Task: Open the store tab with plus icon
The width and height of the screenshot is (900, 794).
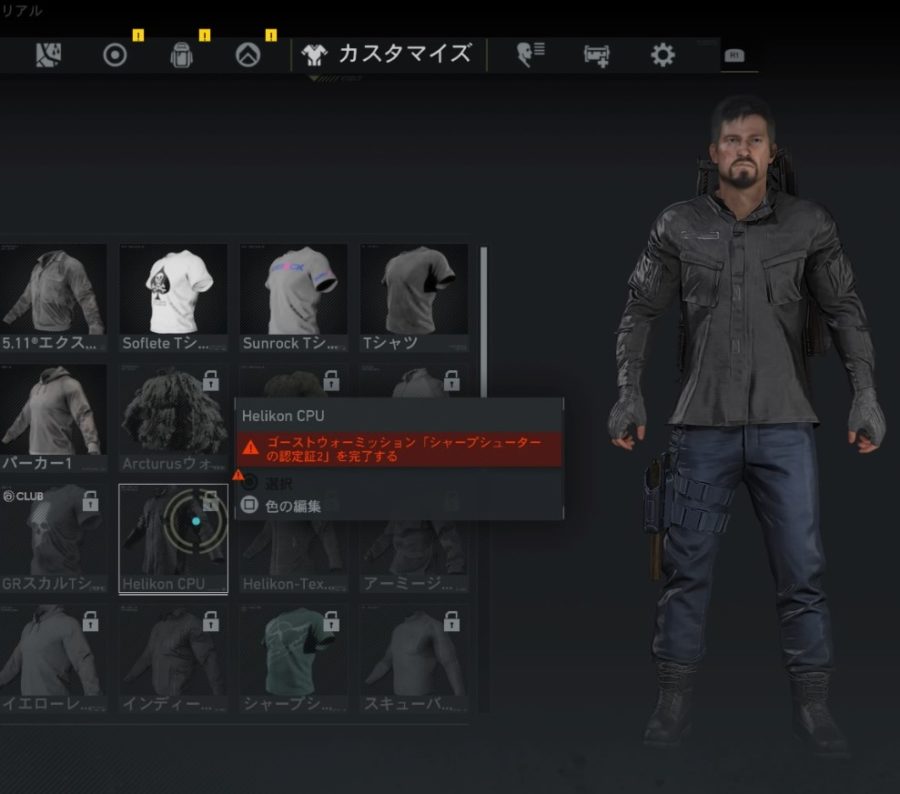Action: point(597,55)
